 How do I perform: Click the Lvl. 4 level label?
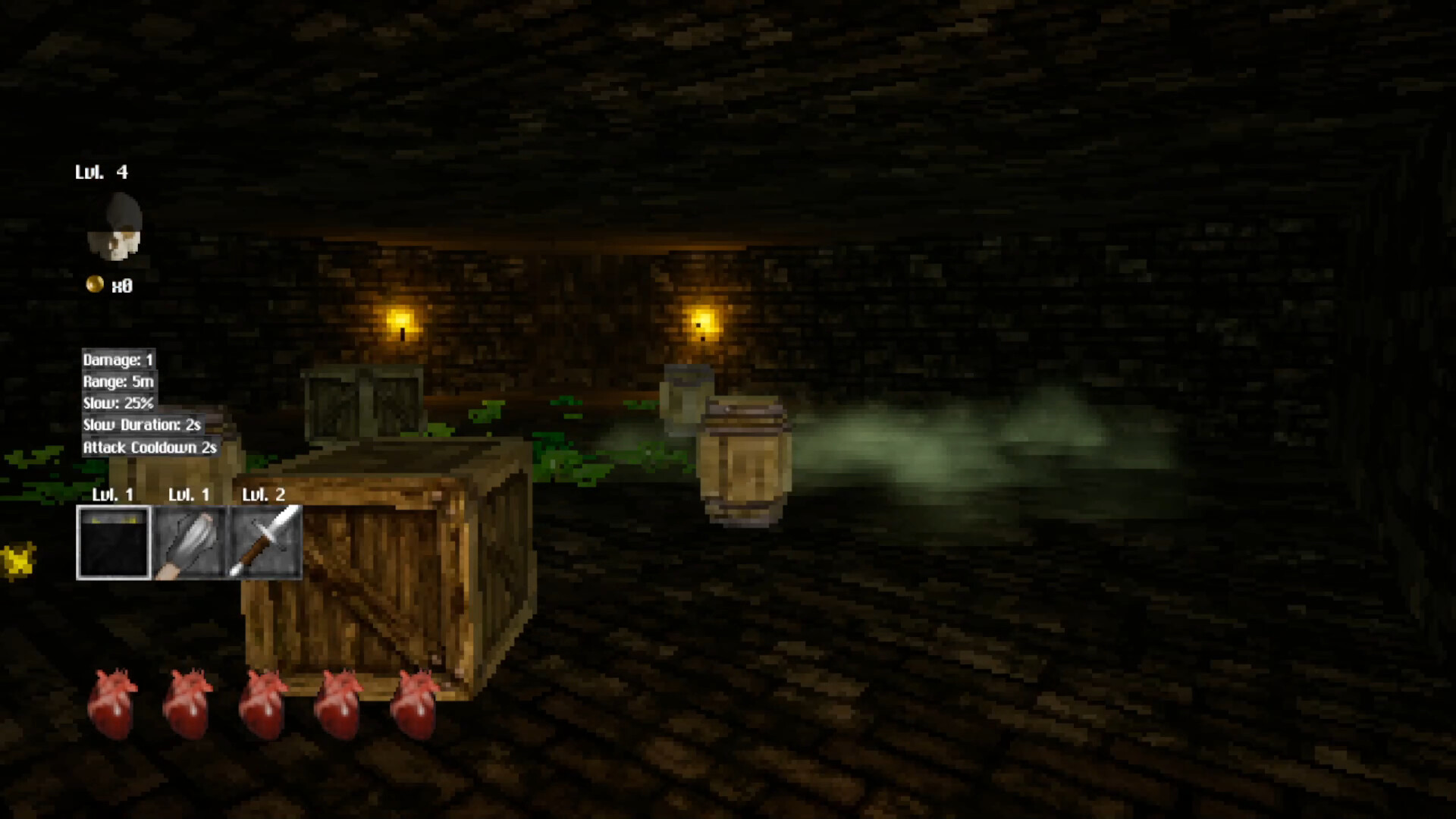pyautogui.click(x=101, y=172)
